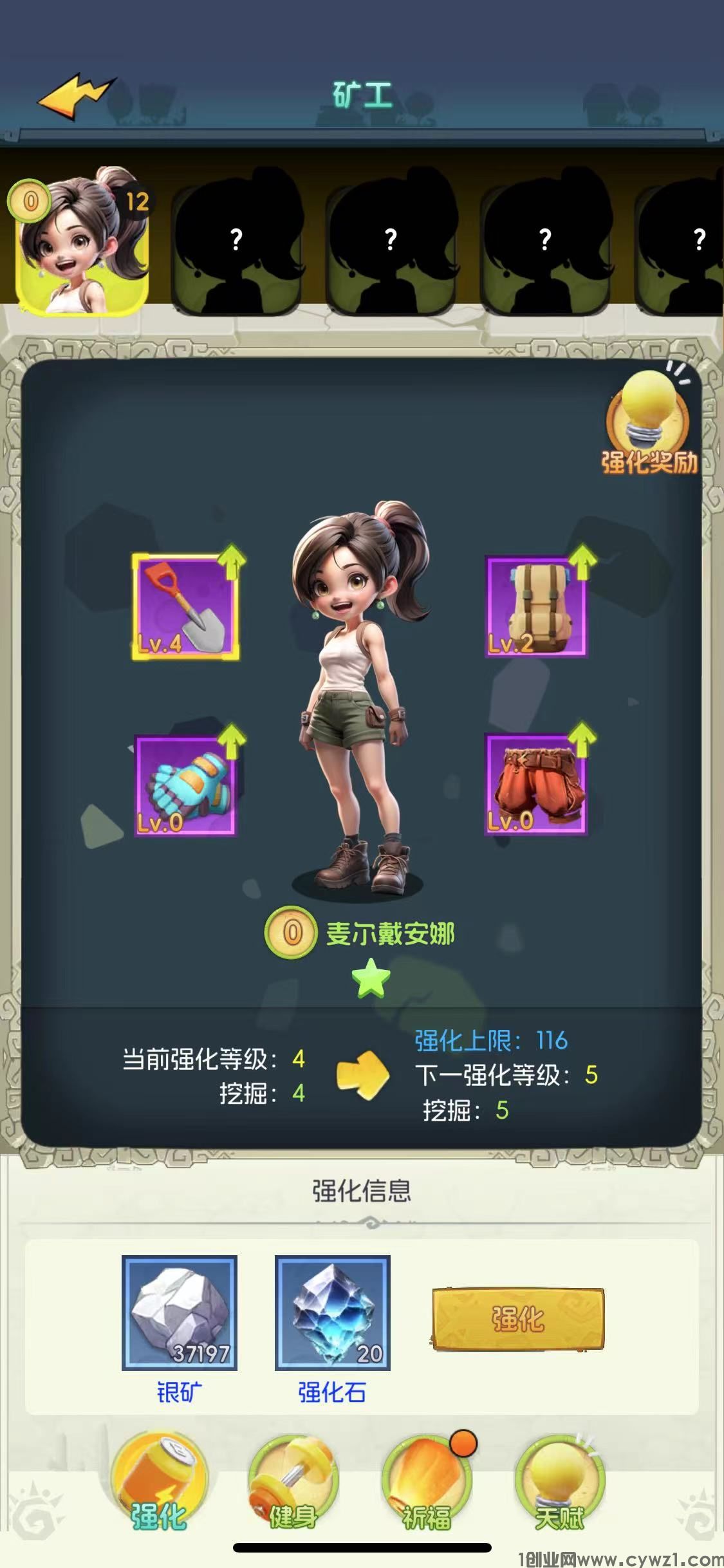Click the yellow 强化 upgrade button
The height and width of the screenshot is (1568, 724).
click(518, 1319)
